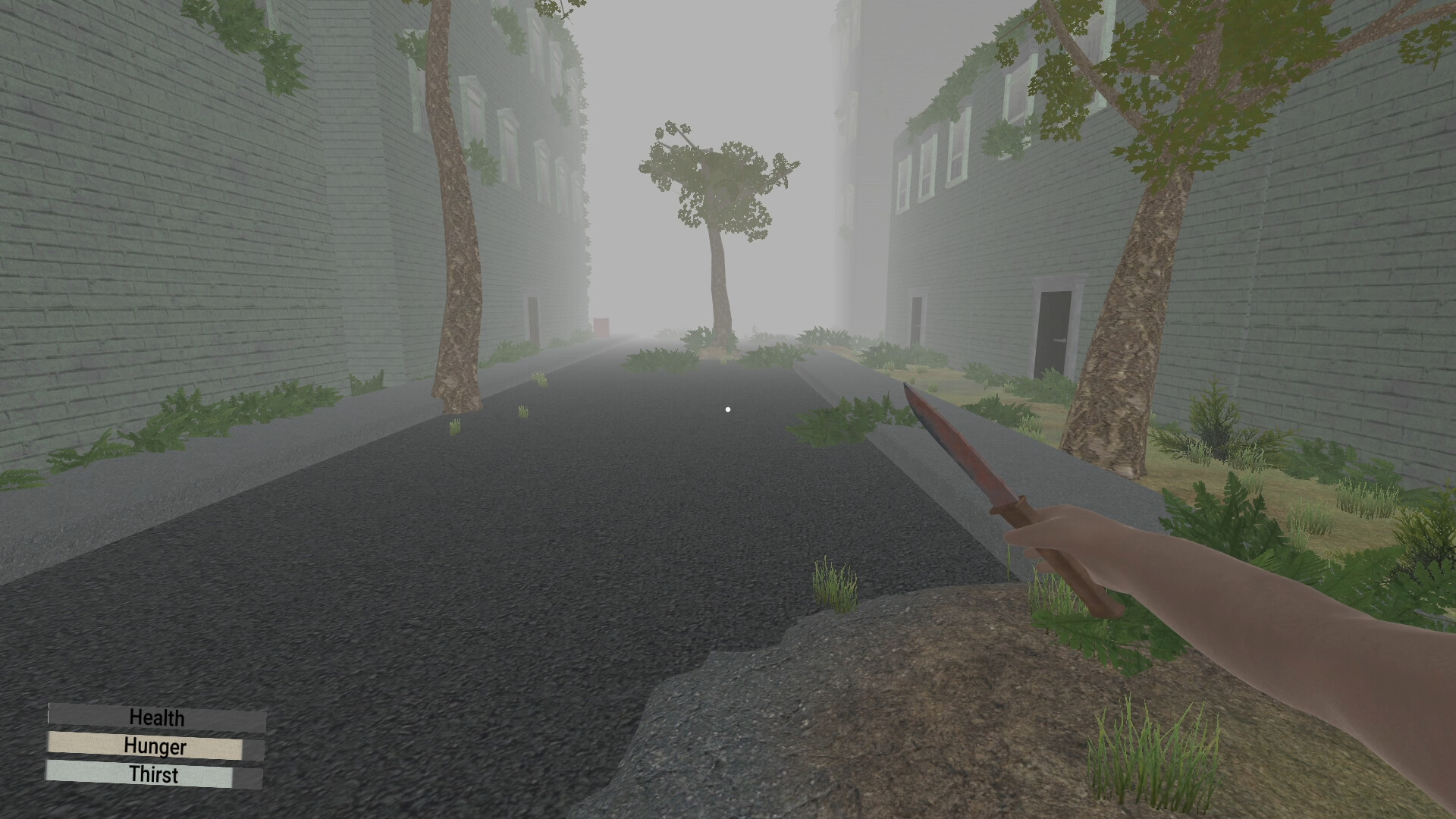The width and height of the screenshot is (1456, 819).
Task: Click the road surface ahead
Action: click(x=531, y=531)
